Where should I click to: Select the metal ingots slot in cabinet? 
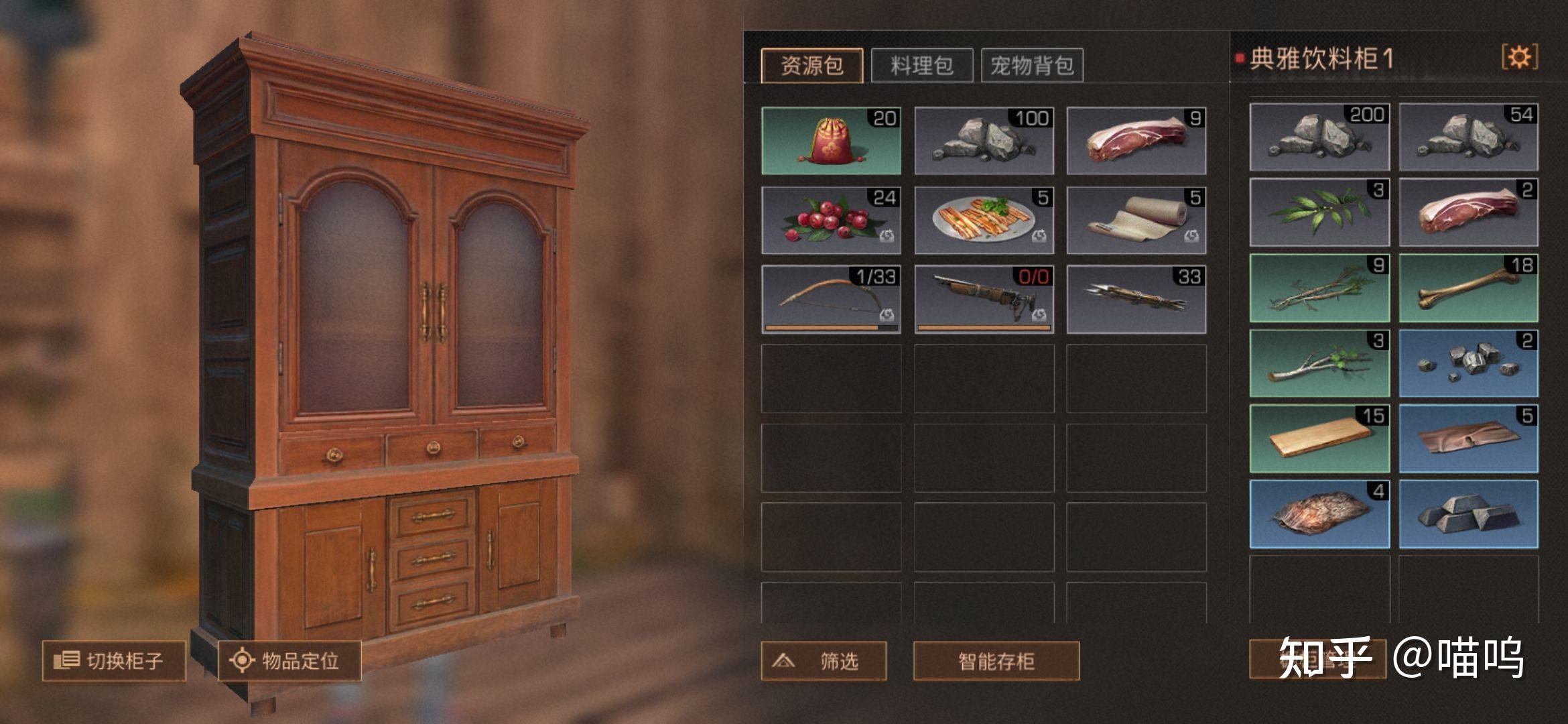1468,514
